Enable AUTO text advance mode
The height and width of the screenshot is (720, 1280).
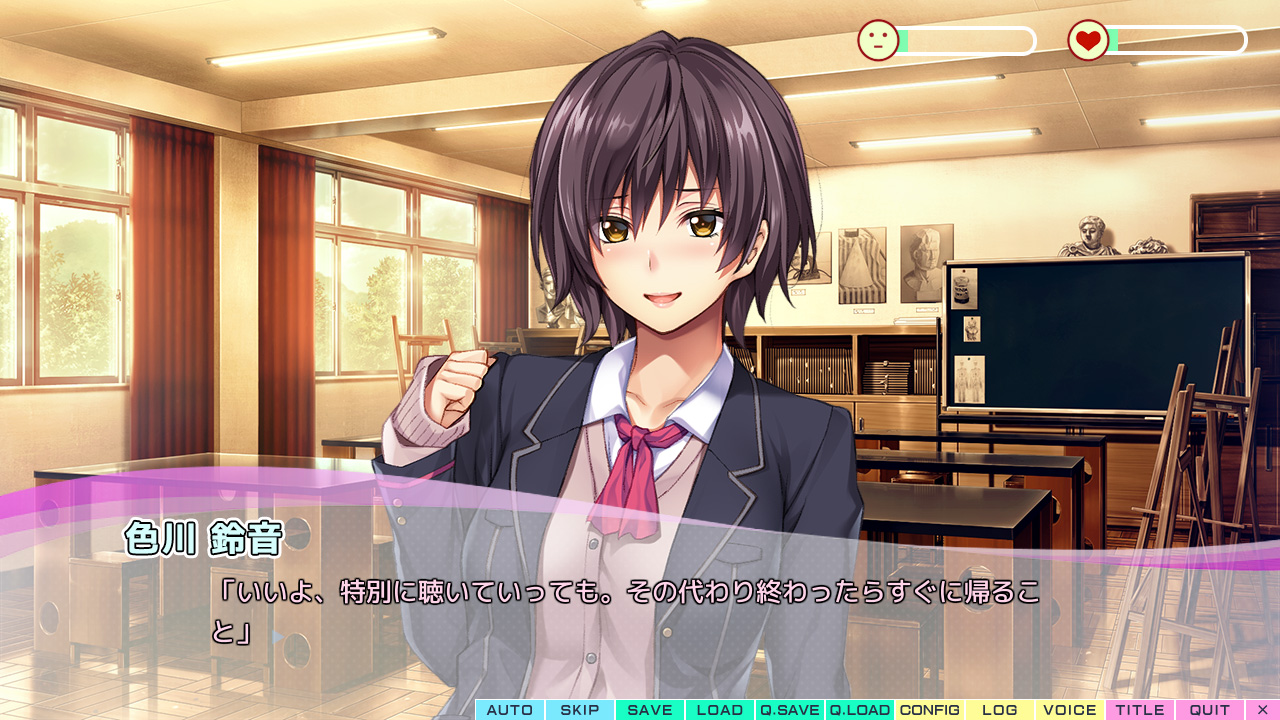point(510,710)
